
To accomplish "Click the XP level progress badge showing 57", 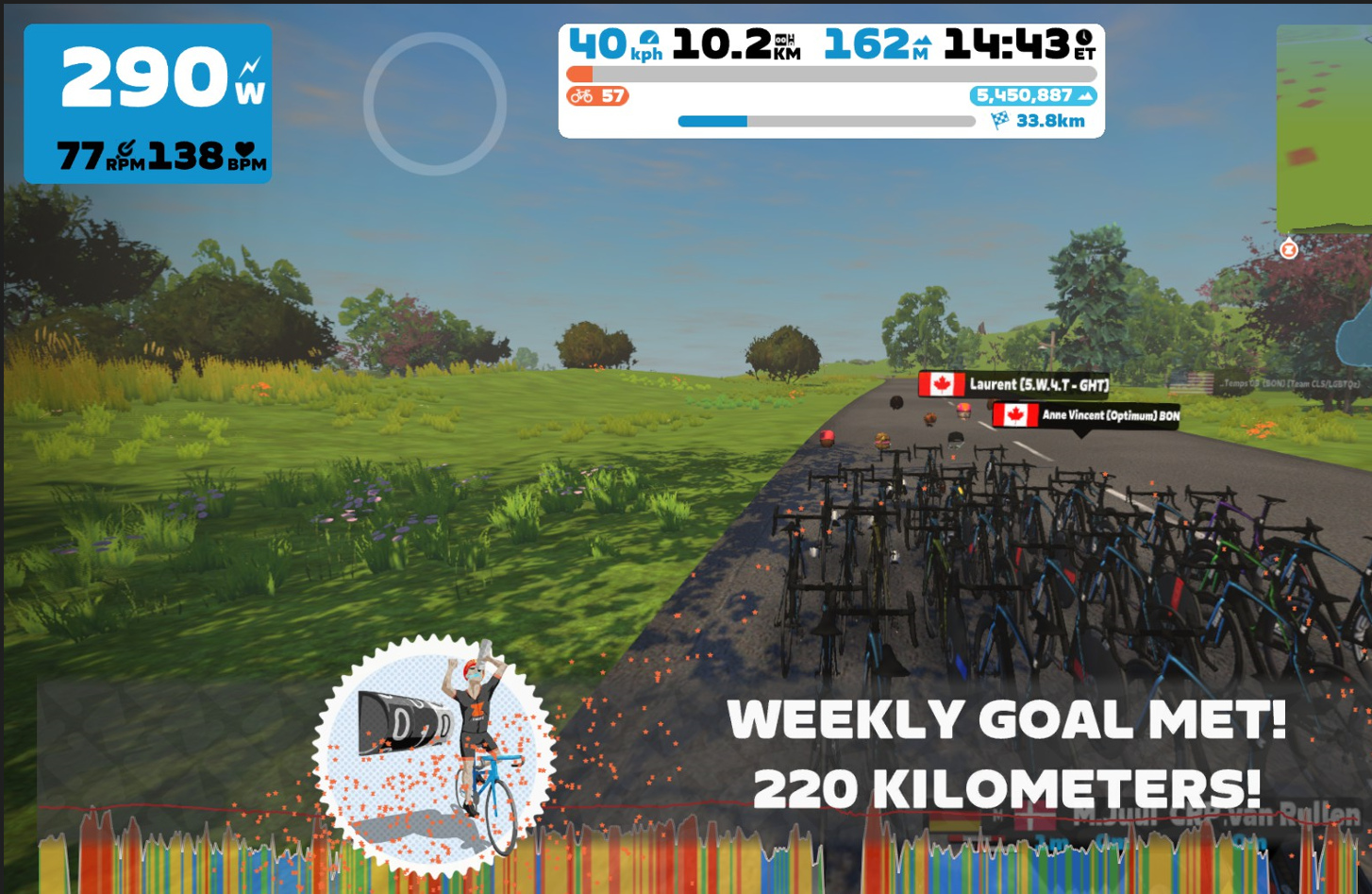I will pyautogui.click(x=598, y=96).
